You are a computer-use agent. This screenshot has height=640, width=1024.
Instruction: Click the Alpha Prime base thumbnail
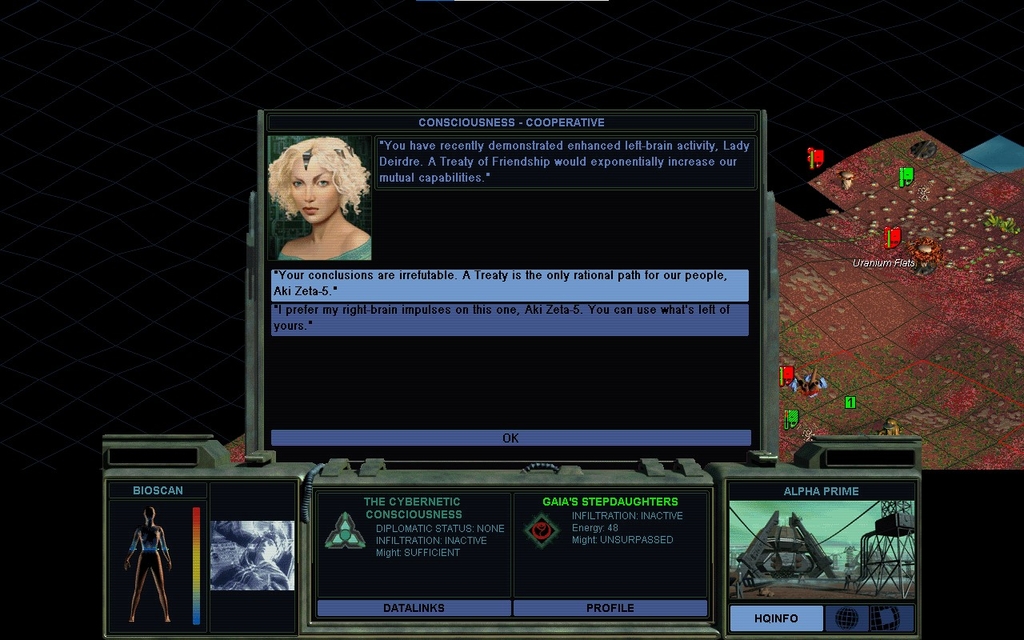821,550
